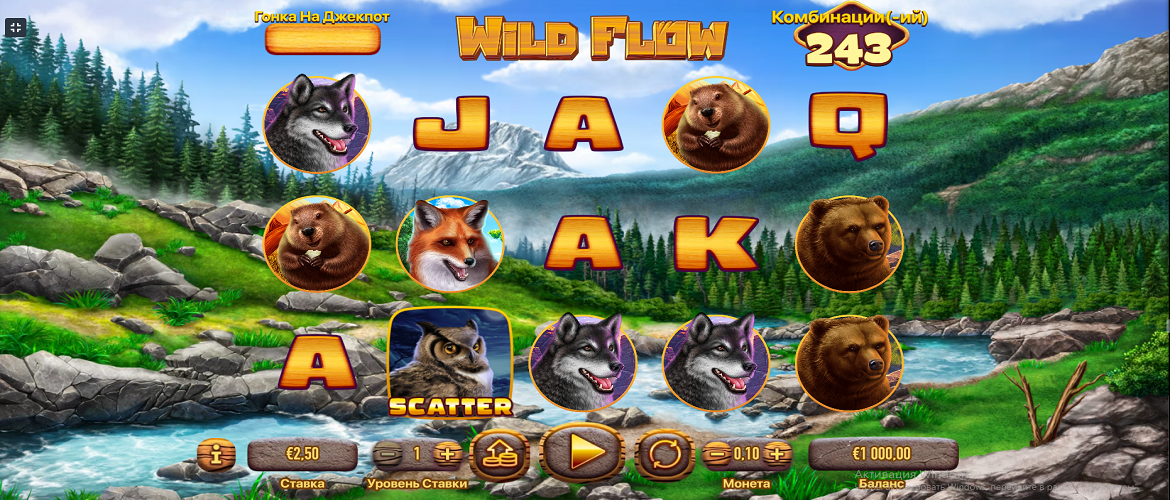This screenshot has height=500, width=1170.
Task: Increase the bet level (Уровень Ставки)
Action: coord(448,454)
